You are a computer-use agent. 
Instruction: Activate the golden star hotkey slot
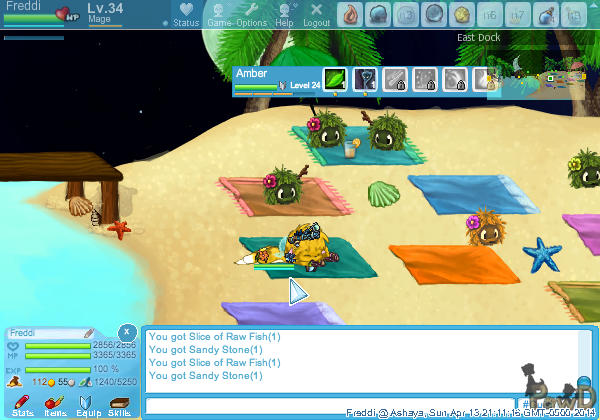[462, 14]
